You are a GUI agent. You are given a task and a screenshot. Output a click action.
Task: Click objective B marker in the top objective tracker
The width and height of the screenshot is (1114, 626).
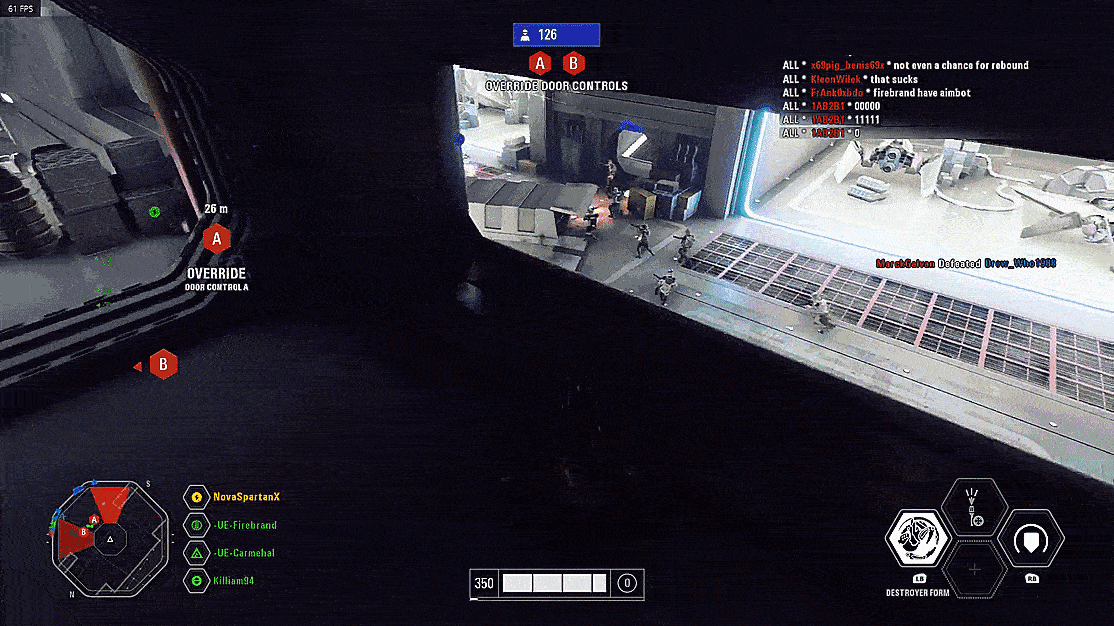573,64
